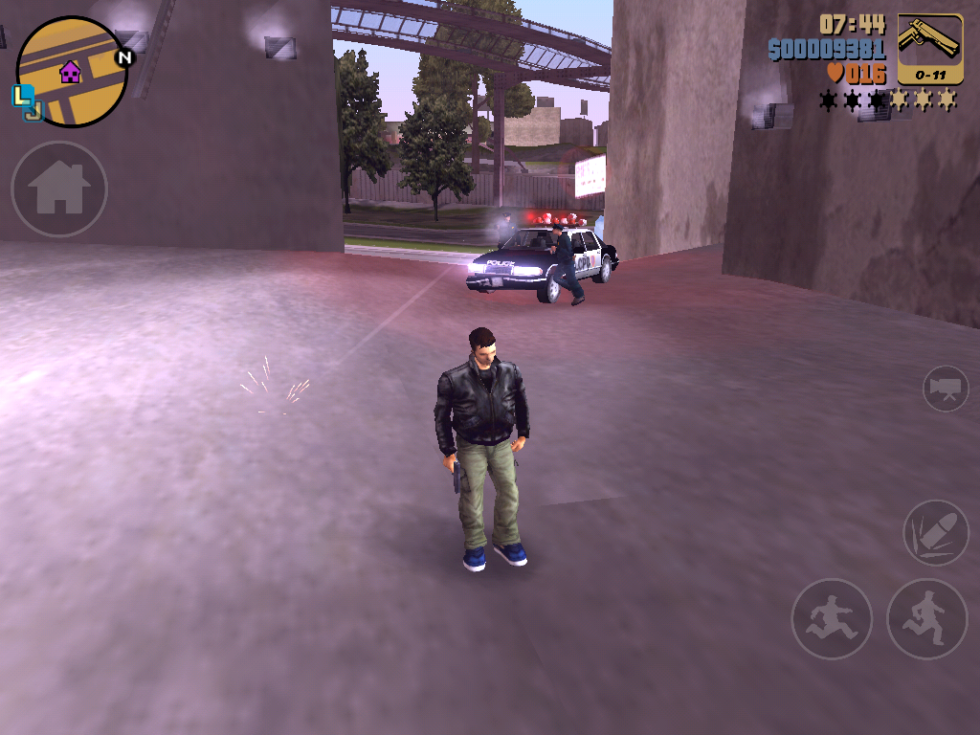Change view with the camera button
The height and width of the screenshot is (735, 980).
pos(945,388)
